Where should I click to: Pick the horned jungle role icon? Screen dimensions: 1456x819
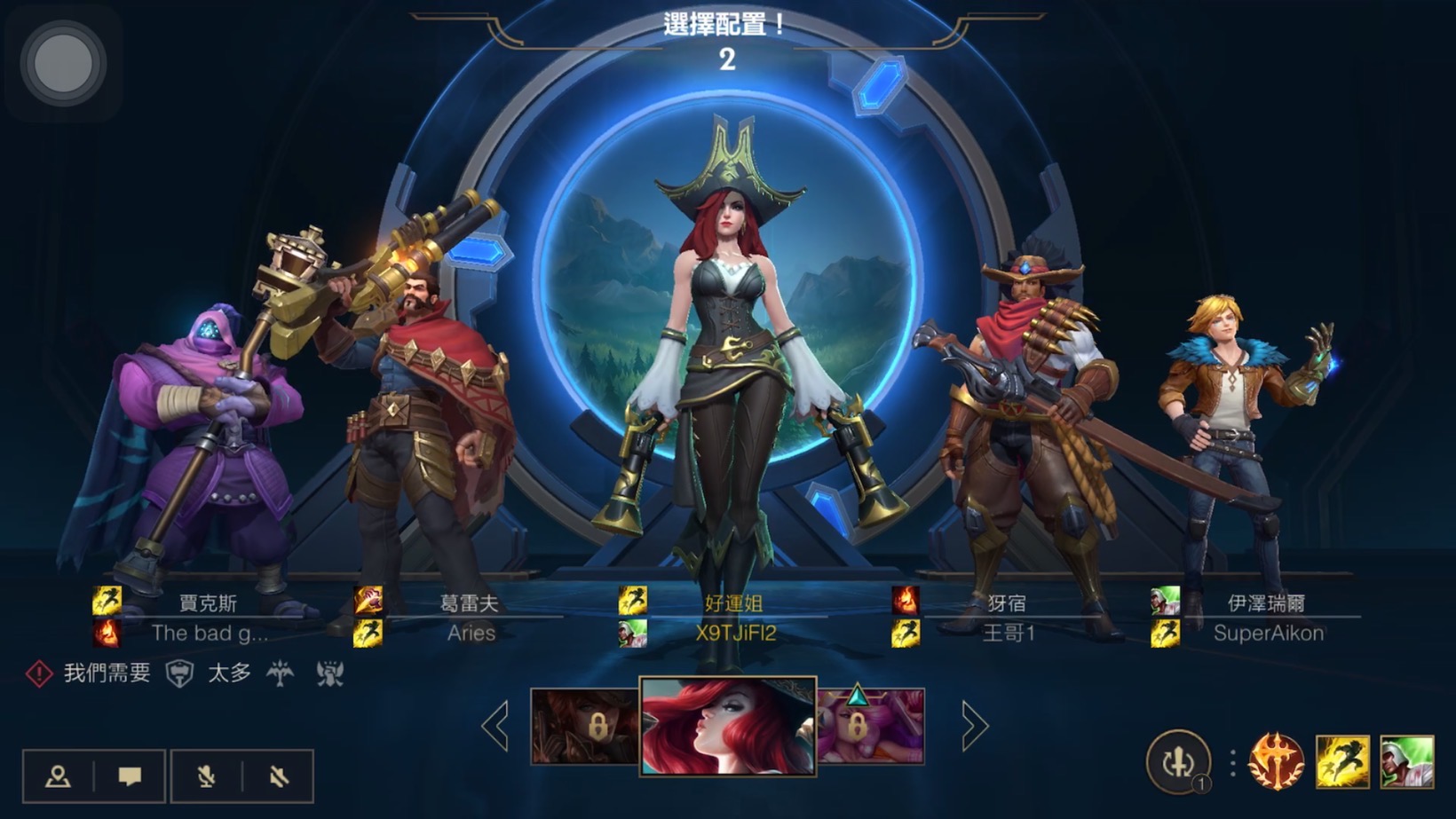[330, 674]
